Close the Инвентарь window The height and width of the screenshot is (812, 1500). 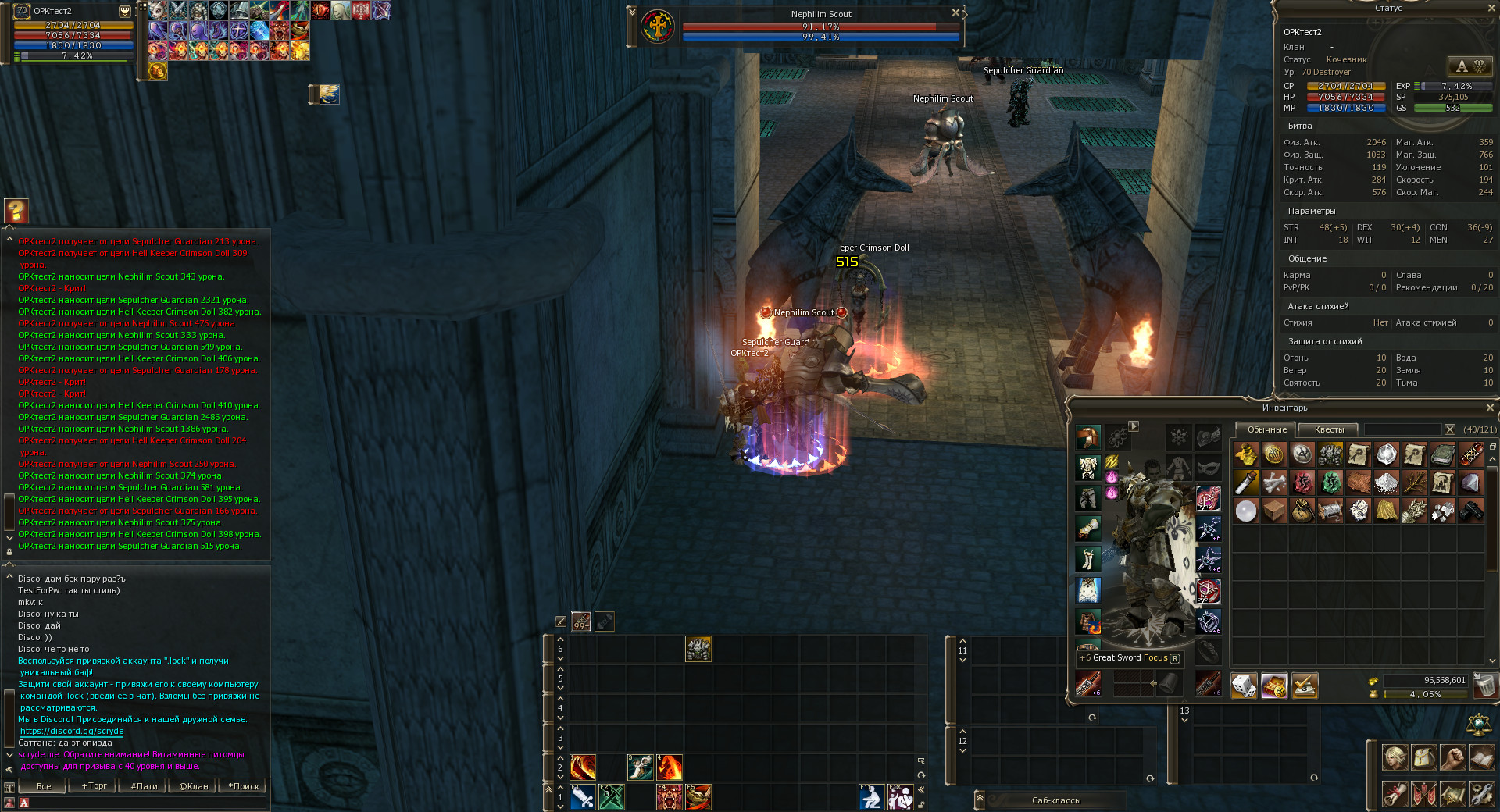tap(1489, 408)
